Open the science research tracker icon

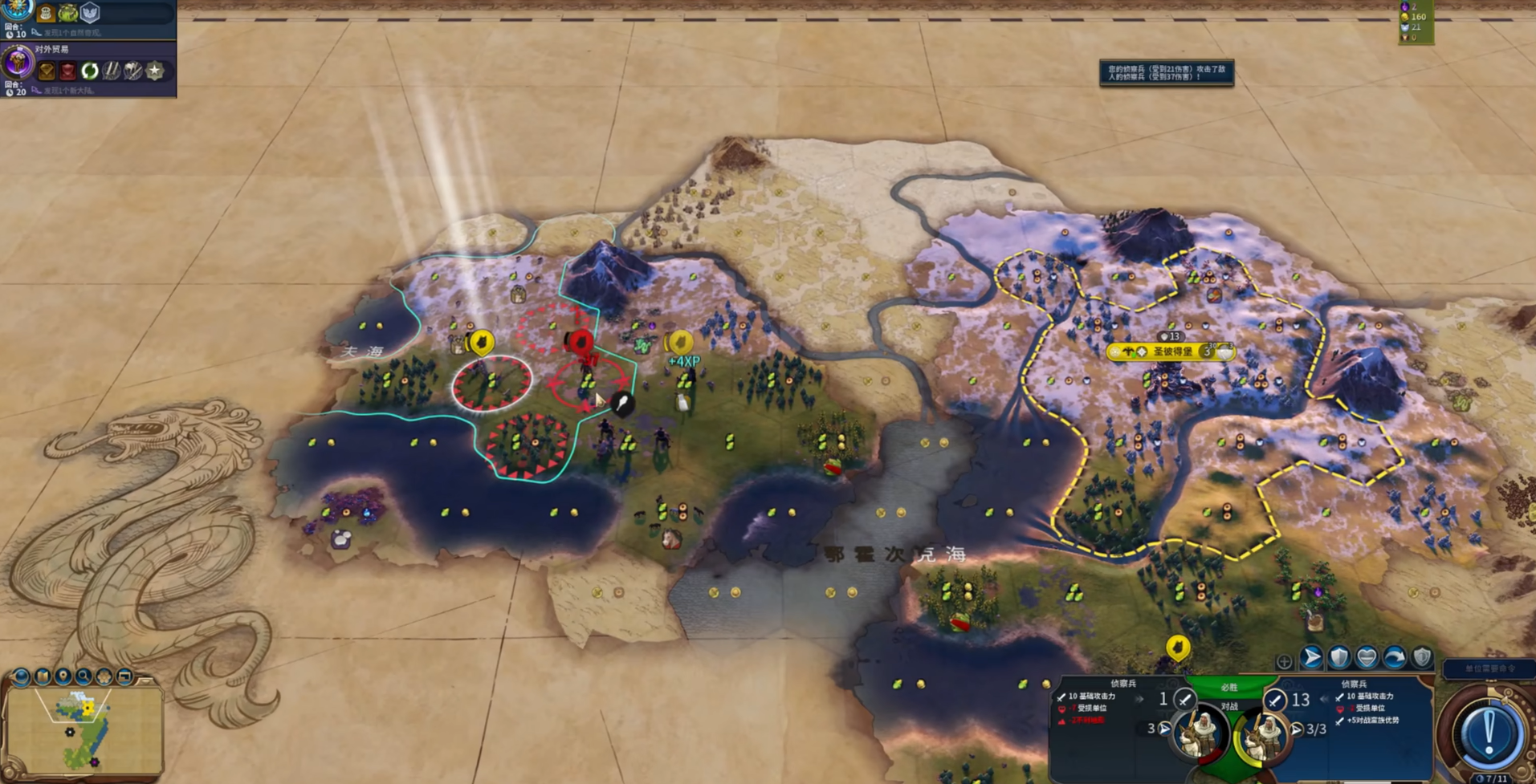(x=18, y=10)
